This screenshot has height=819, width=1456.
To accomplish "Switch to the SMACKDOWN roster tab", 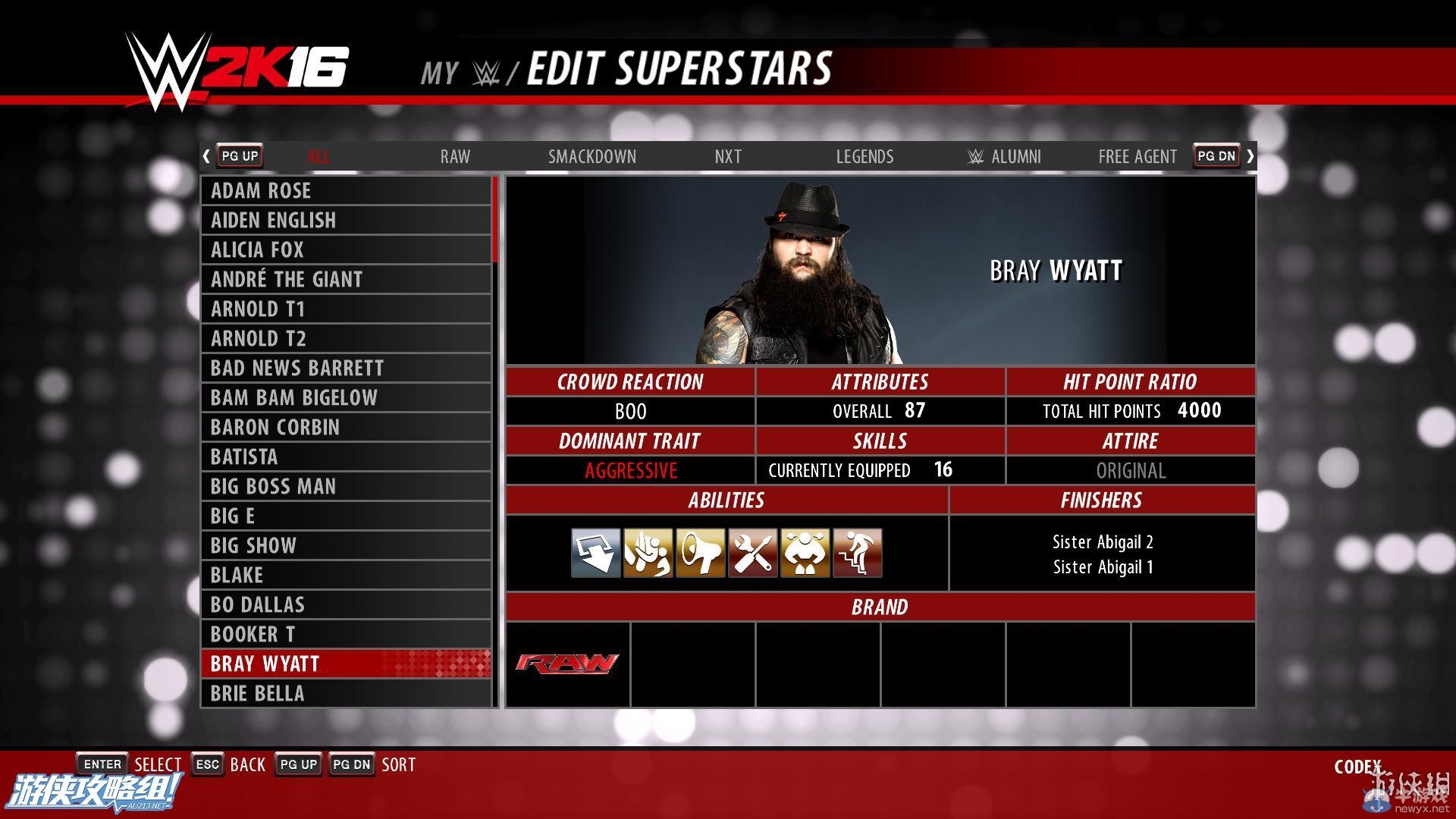I will coord(592,156).
